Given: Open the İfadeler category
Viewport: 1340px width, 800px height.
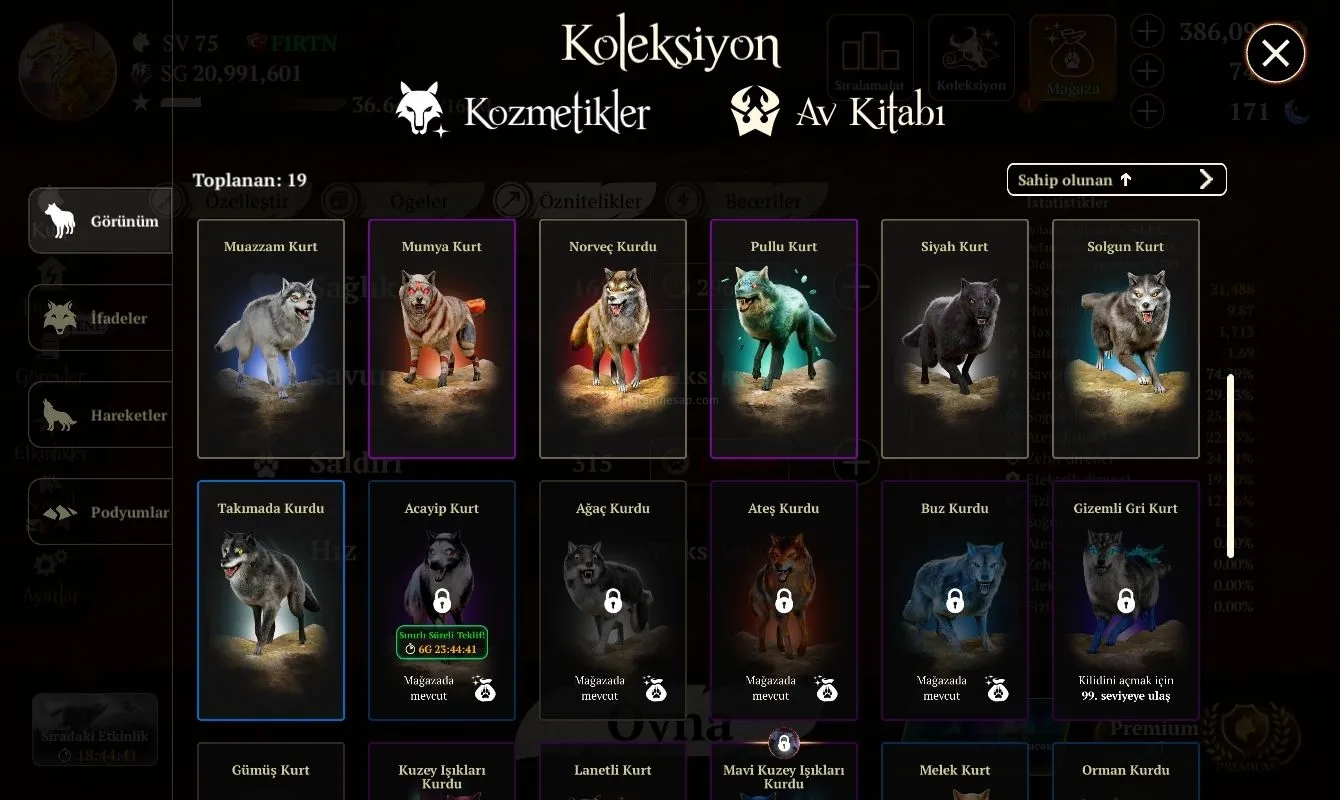Looking at the screenshot, I should point(101,318).
